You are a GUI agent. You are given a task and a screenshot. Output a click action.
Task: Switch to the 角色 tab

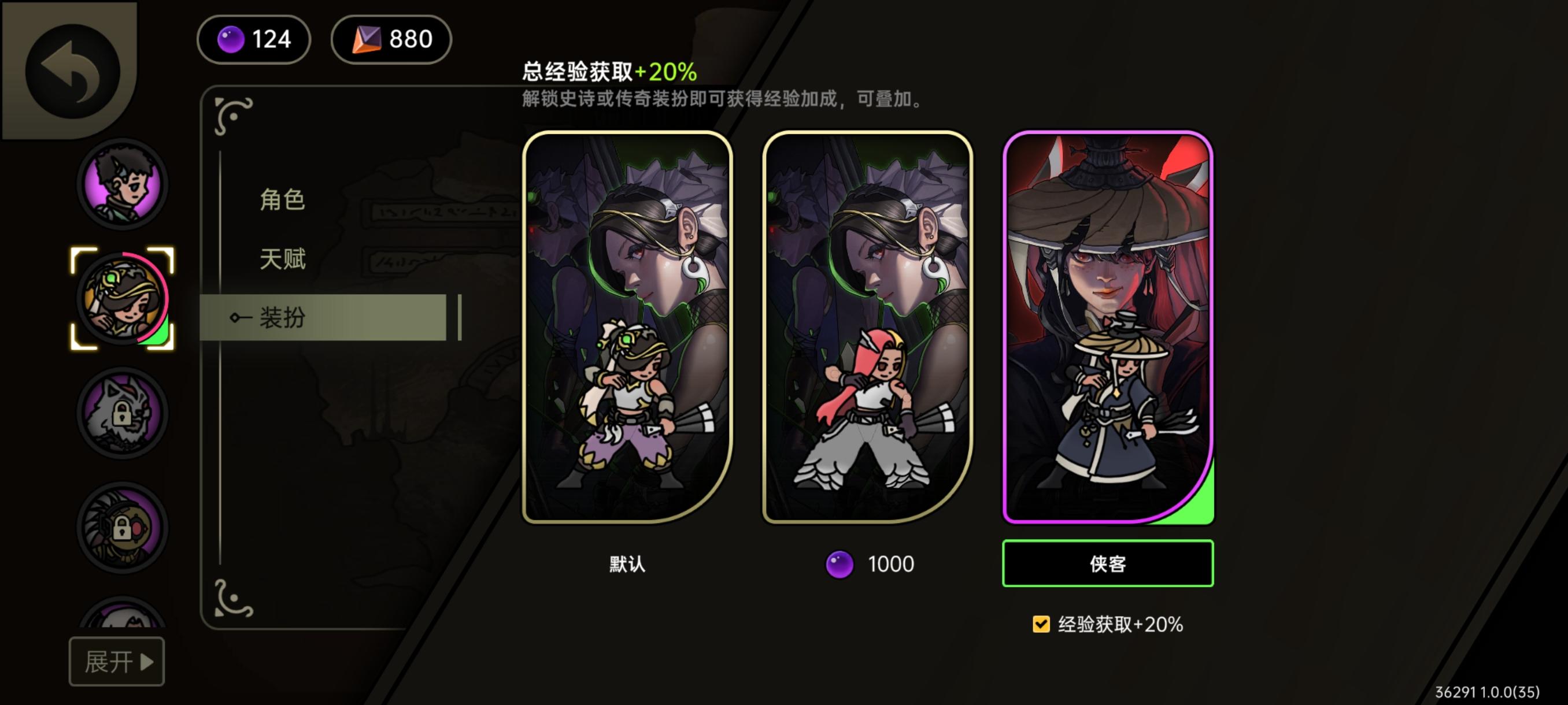point(284,201)
